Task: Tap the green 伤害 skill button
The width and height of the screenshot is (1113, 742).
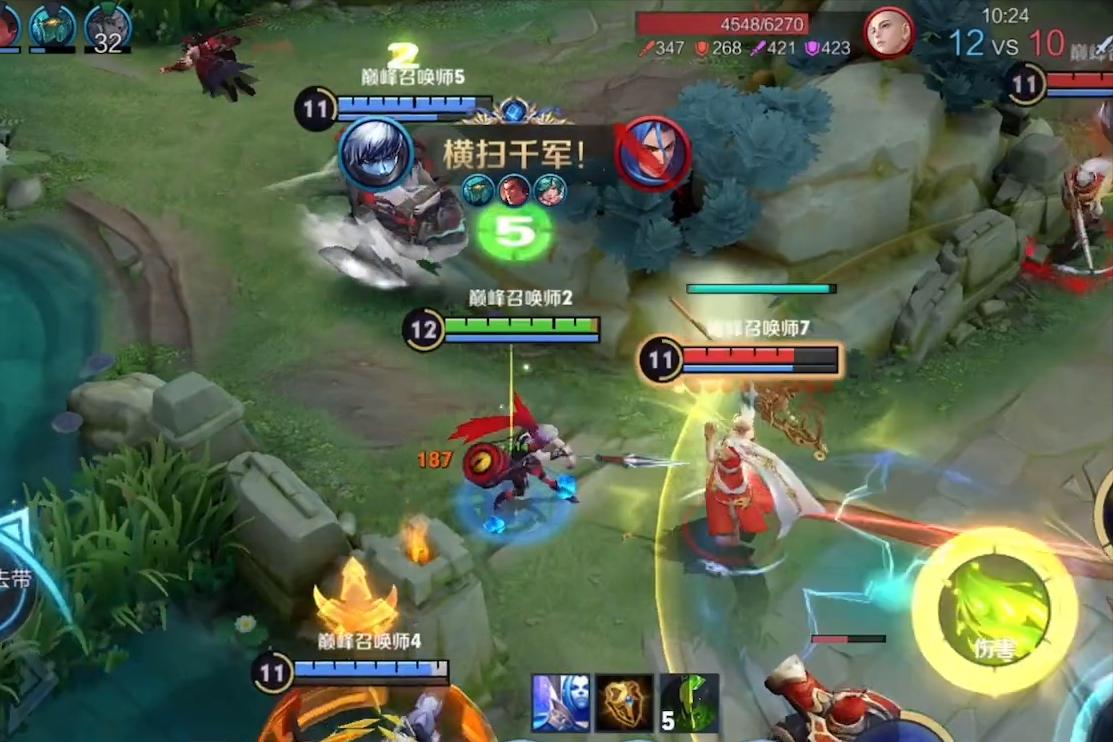Action: tap(994, 611)
